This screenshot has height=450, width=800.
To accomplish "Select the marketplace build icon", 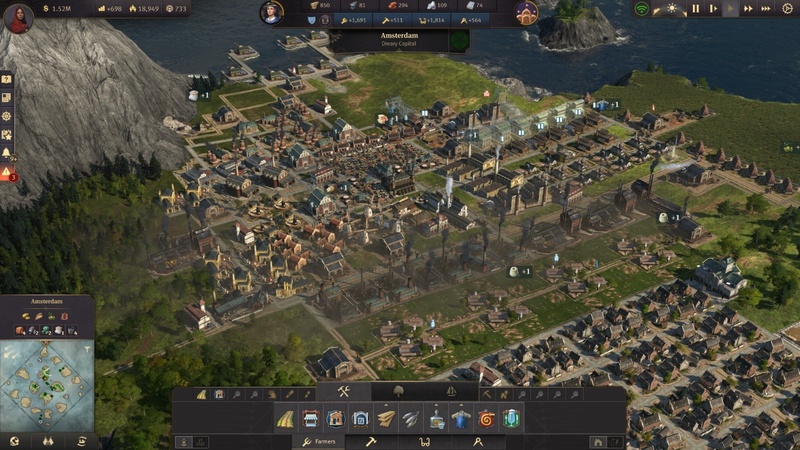I will tap(310, 418).
